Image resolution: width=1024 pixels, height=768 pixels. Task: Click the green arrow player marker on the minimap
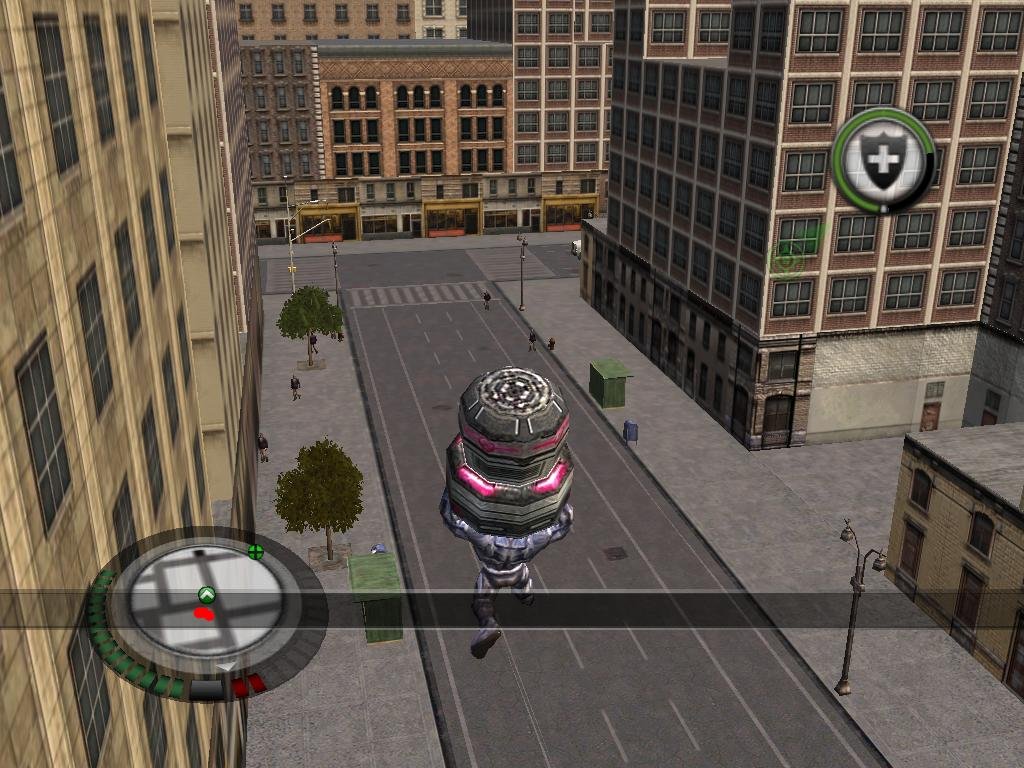click(x=207, y=594)
